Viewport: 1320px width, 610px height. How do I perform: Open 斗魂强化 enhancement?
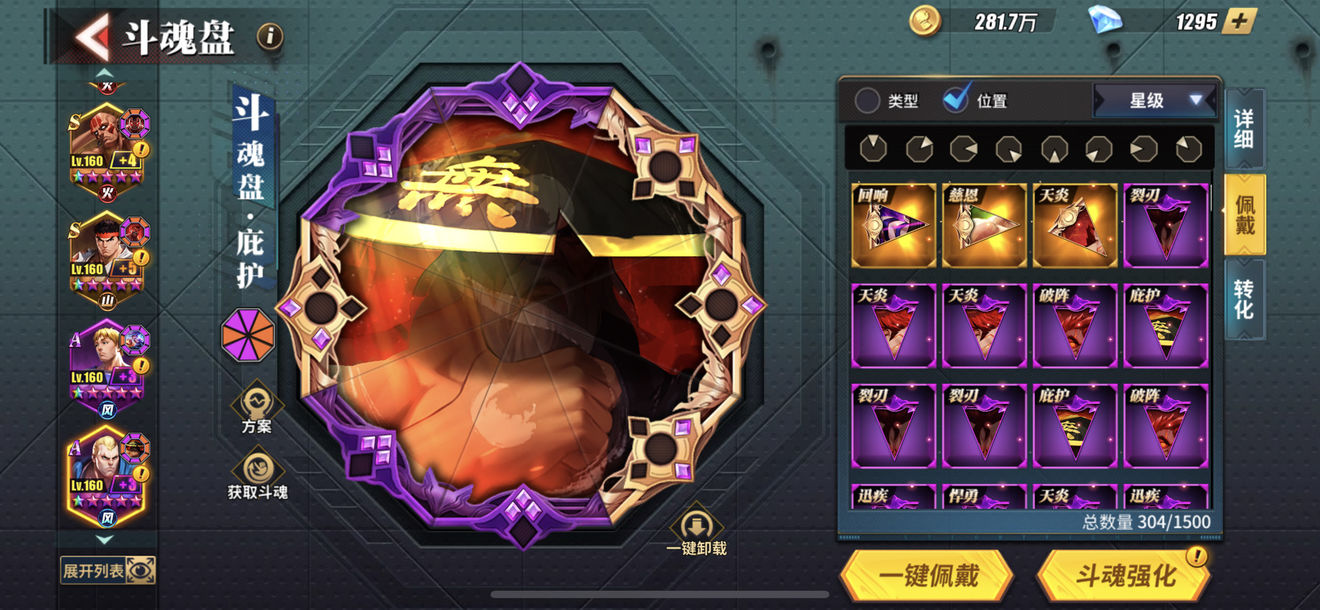(1125, 575)
